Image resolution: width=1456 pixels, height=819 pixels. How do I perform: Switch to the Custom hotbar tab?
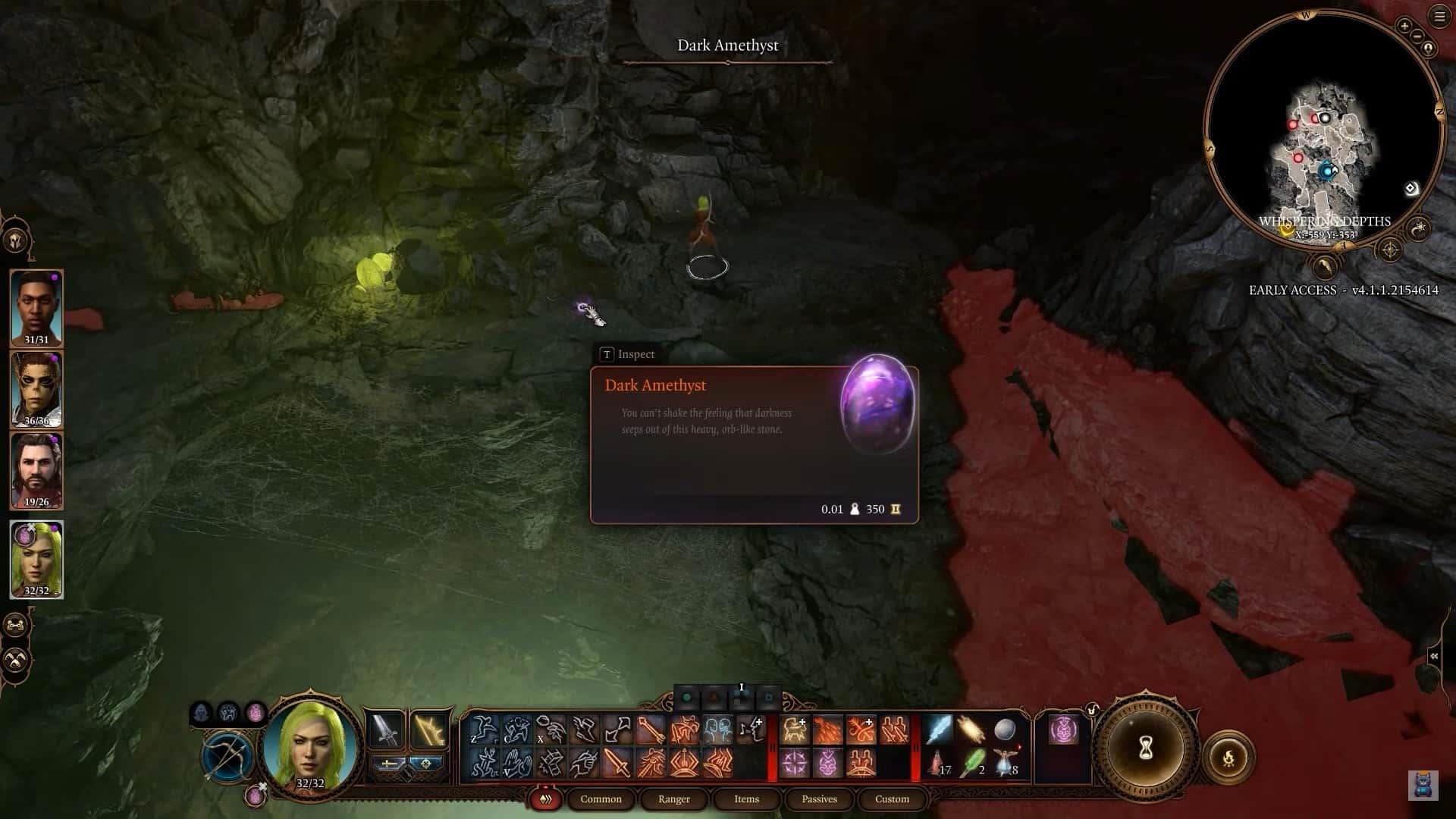tap(892, 799)
